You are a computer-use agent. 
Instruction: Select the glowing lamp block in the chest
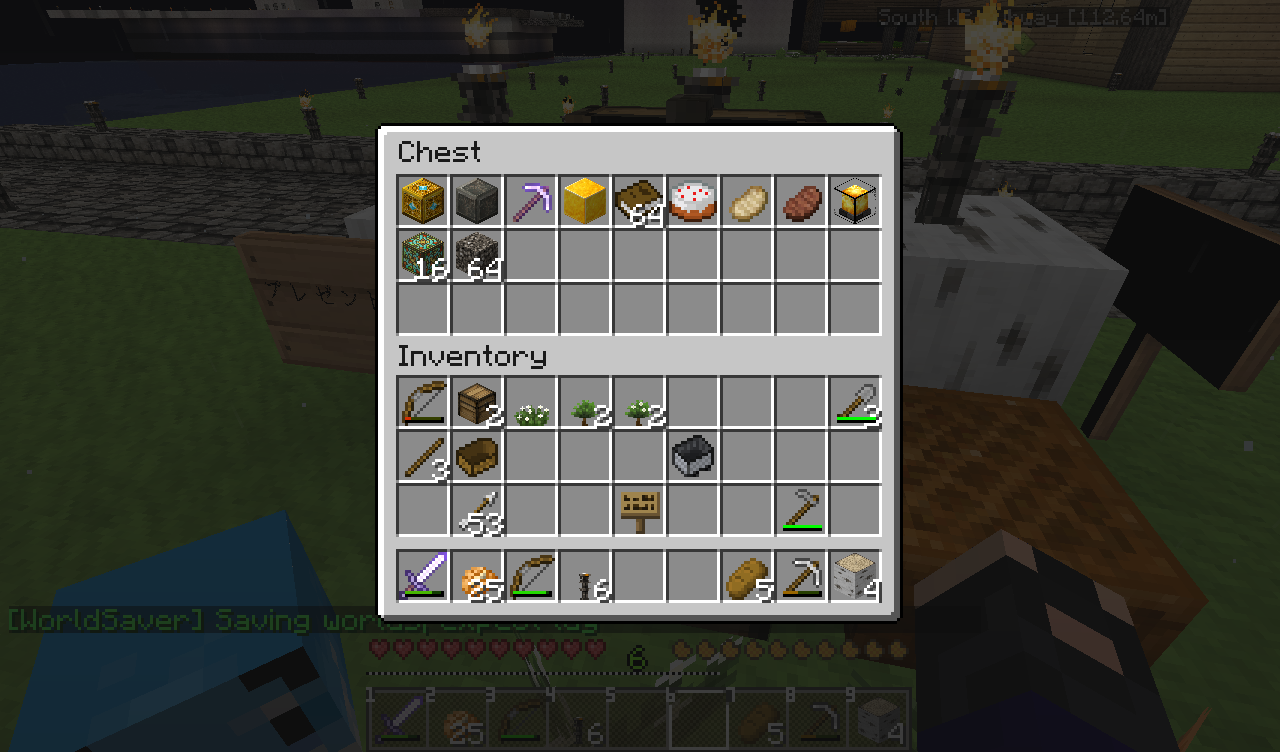pyautogui.click(x=855, y=201)
